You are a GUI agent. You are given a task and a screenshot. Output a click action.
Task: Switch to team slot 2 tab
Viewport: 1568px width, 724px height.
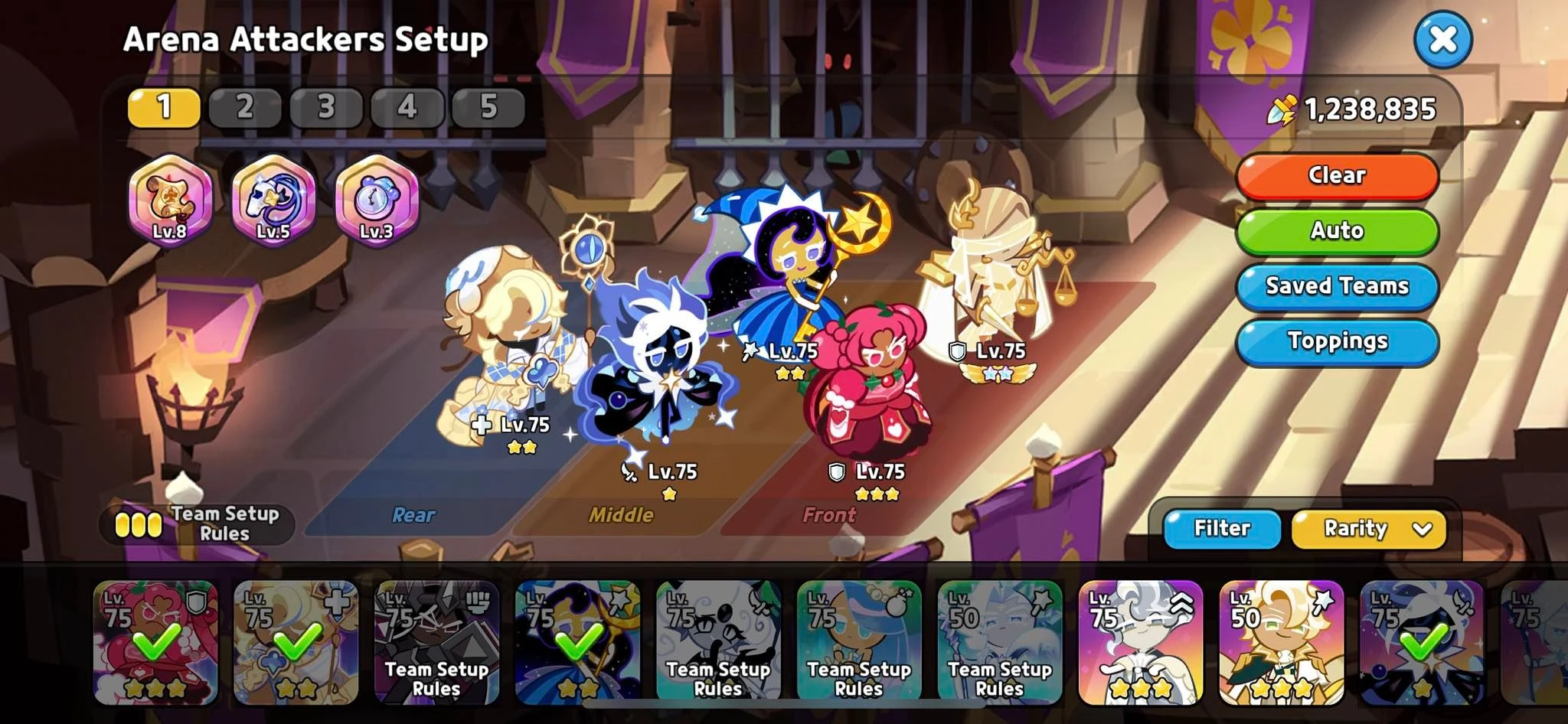[x=245, y=107]
